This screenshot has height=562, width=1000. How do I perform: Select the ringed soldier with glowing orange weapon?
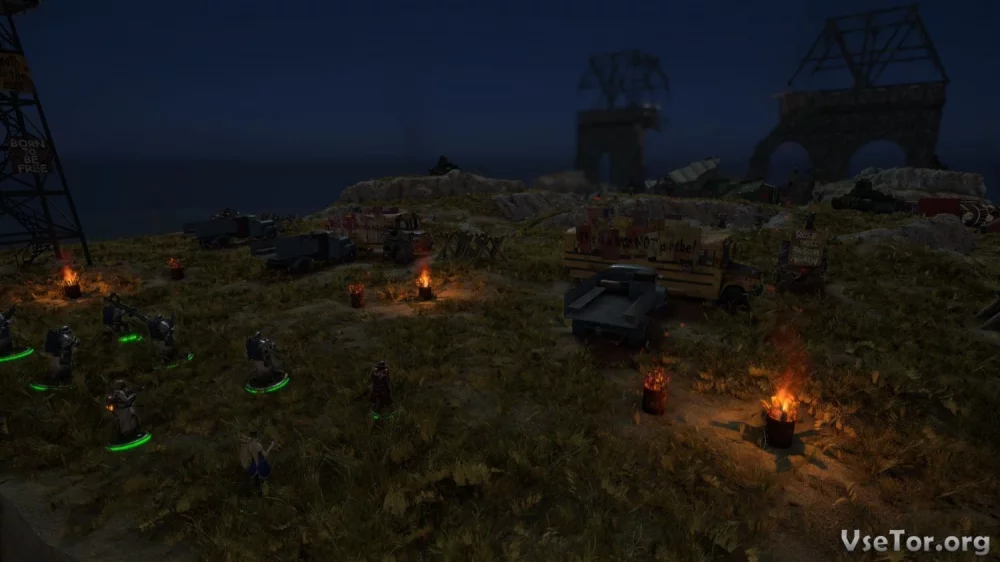click(x=124, y=410)
